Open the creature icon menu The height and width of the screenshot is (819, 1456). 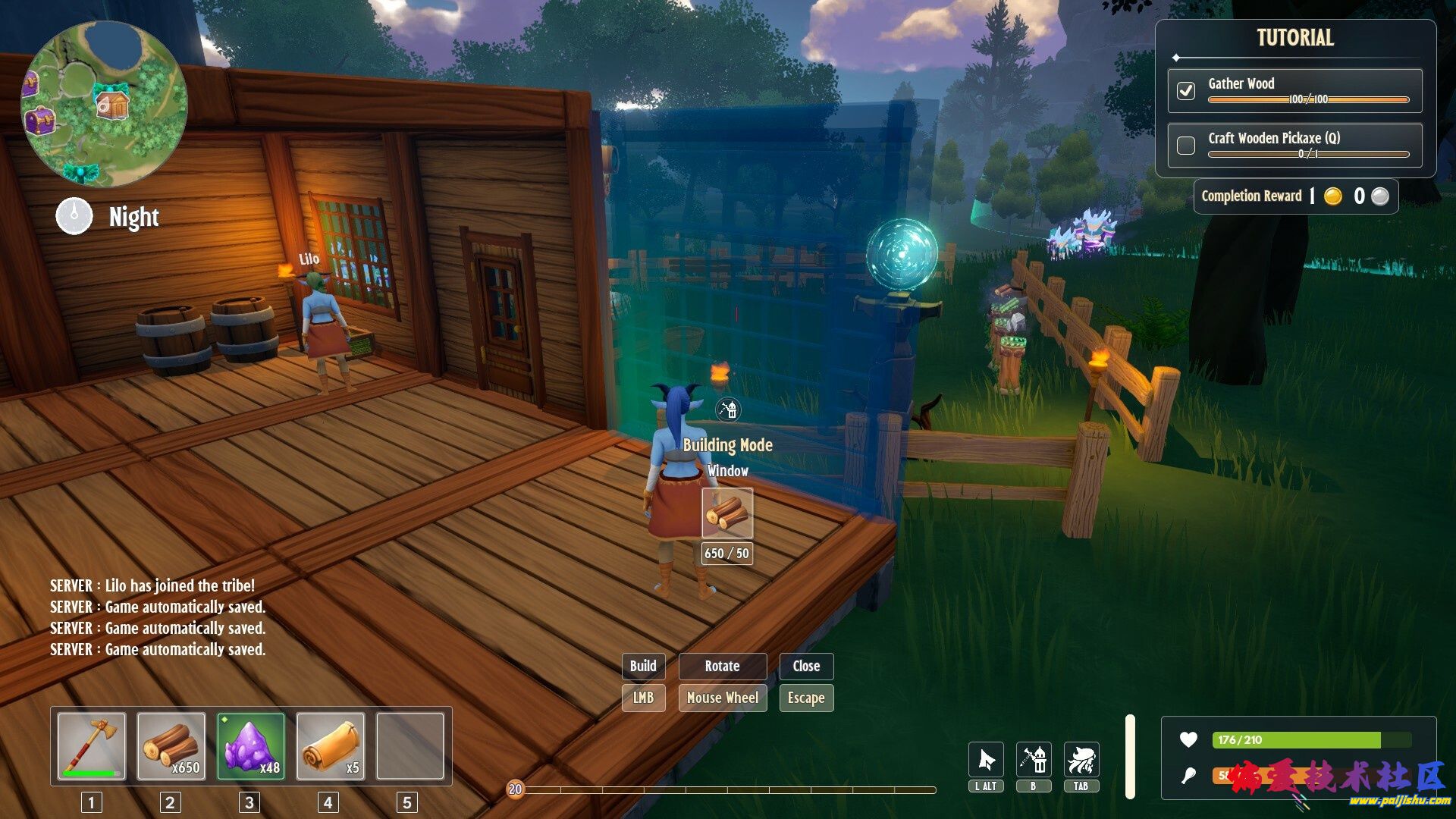1081,760
